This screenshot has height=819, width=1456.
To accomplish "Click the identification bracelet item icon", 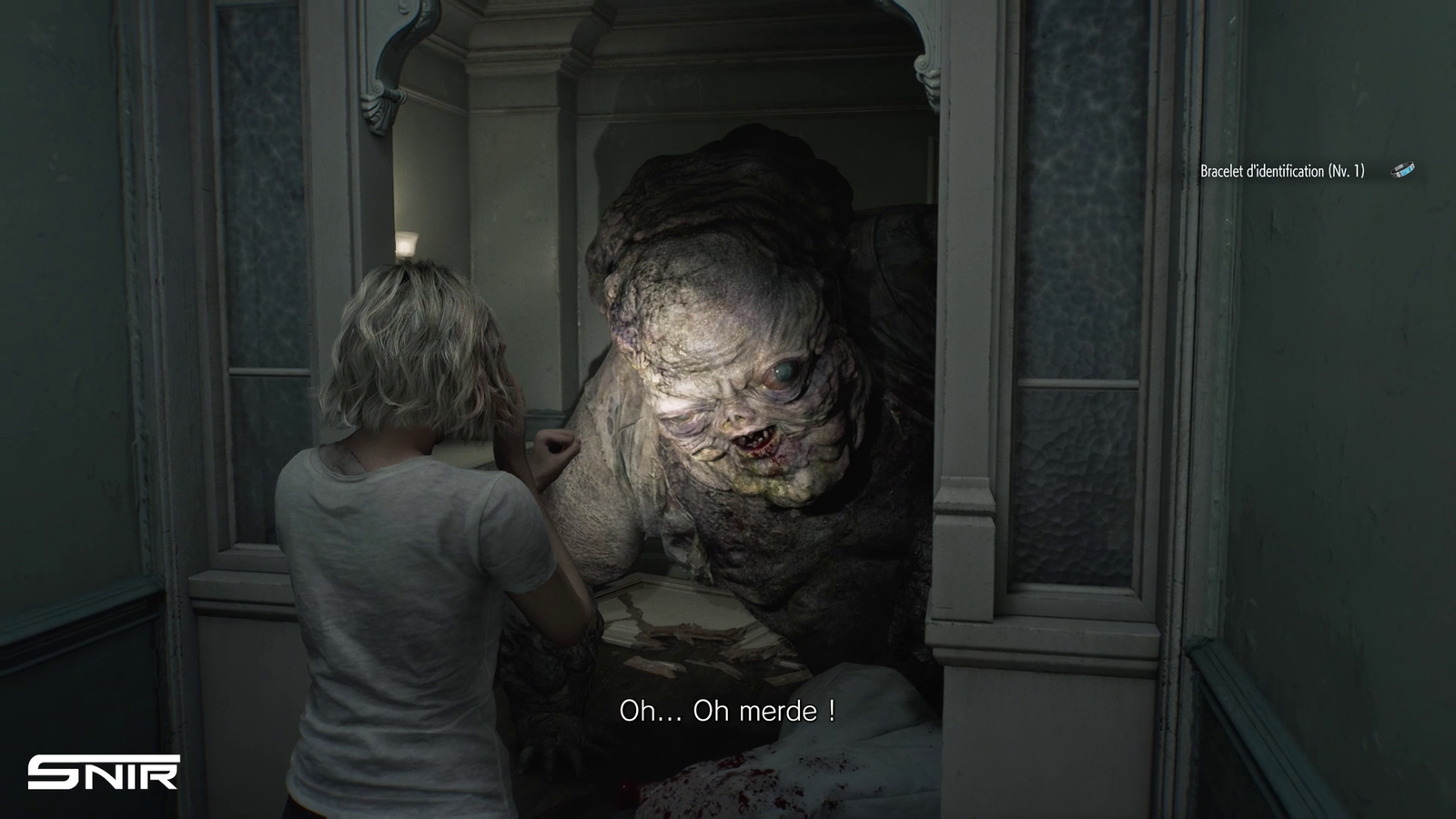I will coord(1403,170).
